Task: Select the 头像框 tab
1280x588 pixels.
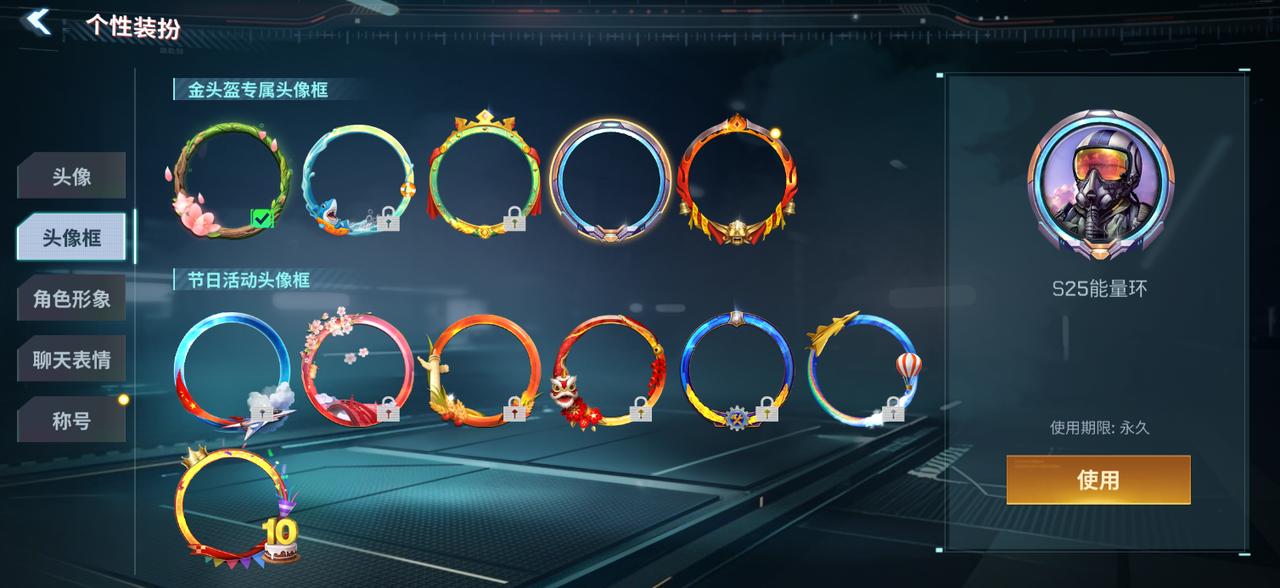Action: point(71,238)
